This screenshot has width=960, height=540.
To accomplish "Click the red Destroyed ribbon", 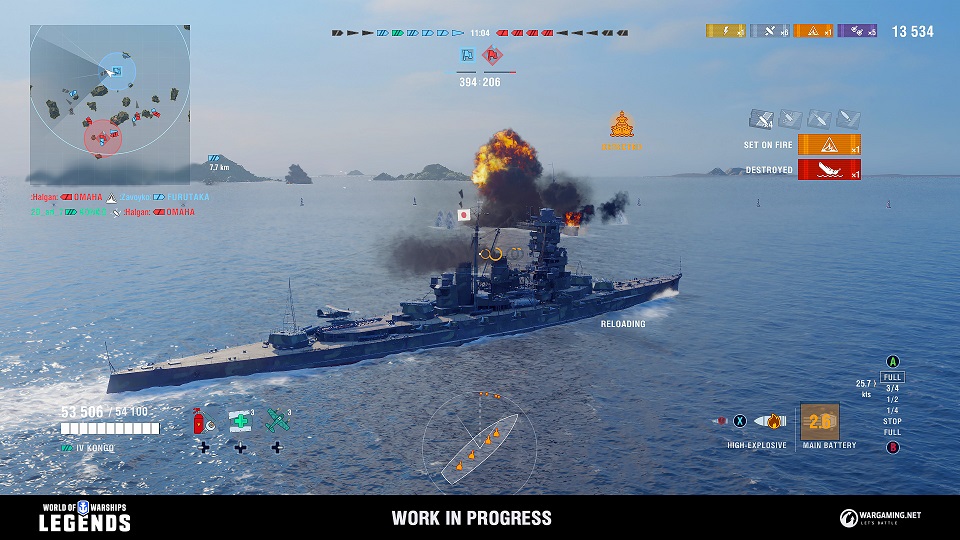I will click(x=830, y=170).
